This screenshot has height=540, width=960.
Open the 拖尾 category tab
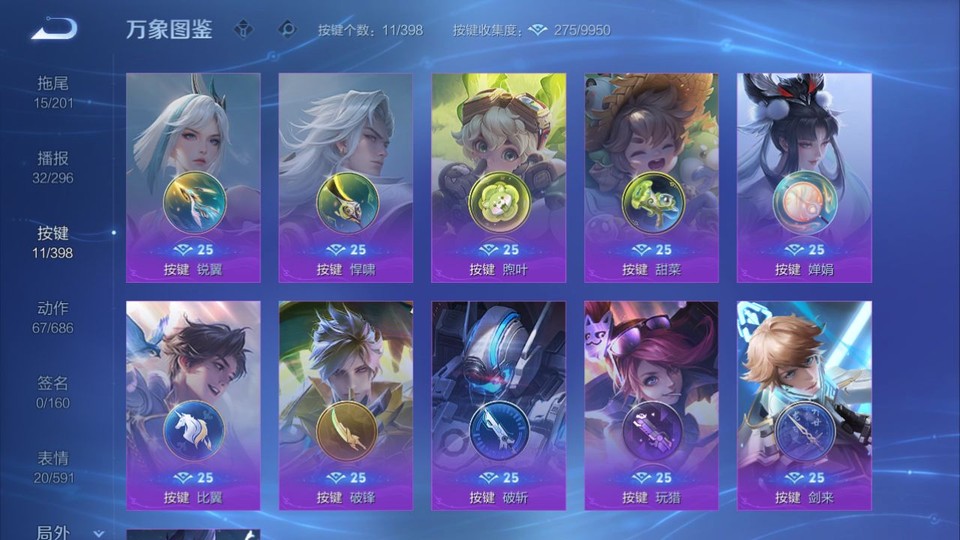click(x=54, y=92)
